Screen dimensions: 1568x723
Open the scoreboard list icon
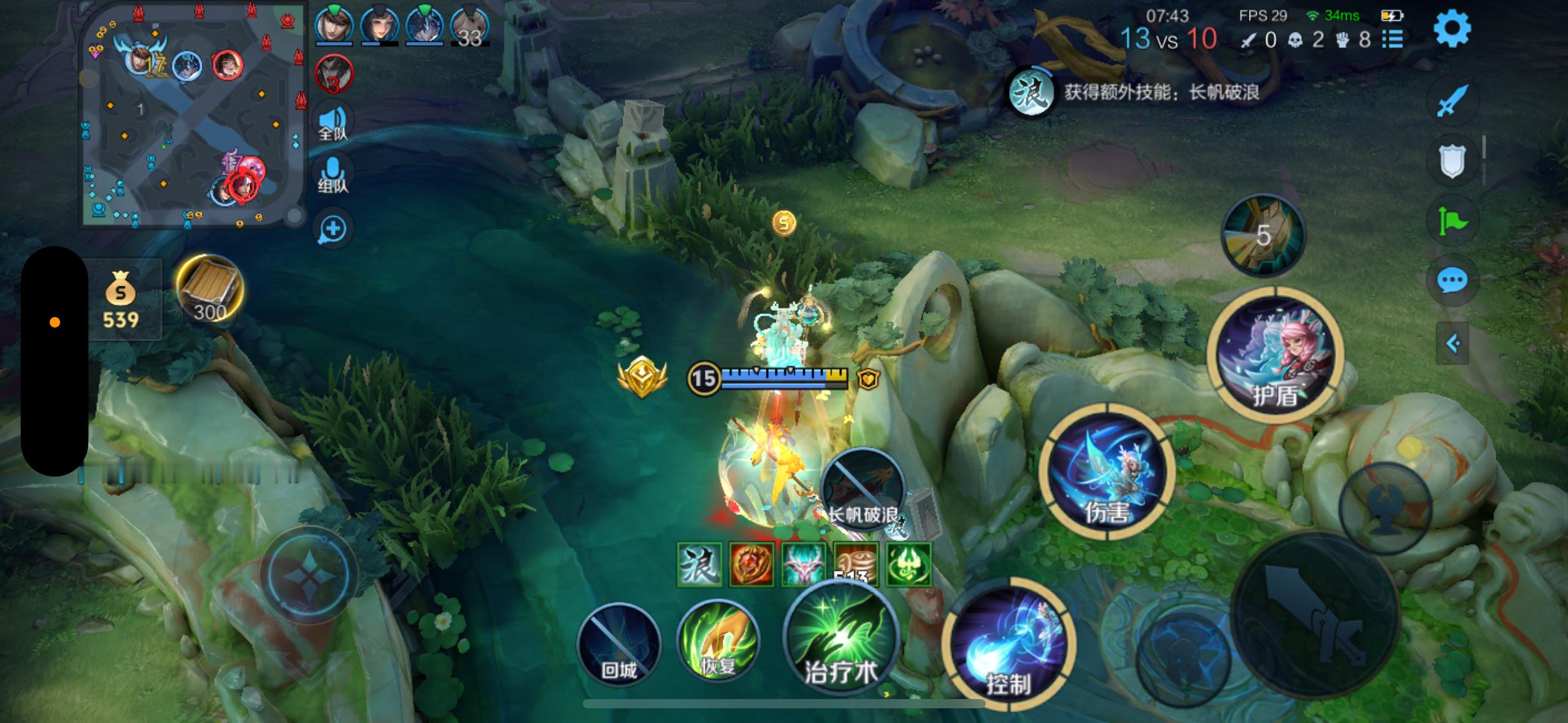(x=1393, y=40)
